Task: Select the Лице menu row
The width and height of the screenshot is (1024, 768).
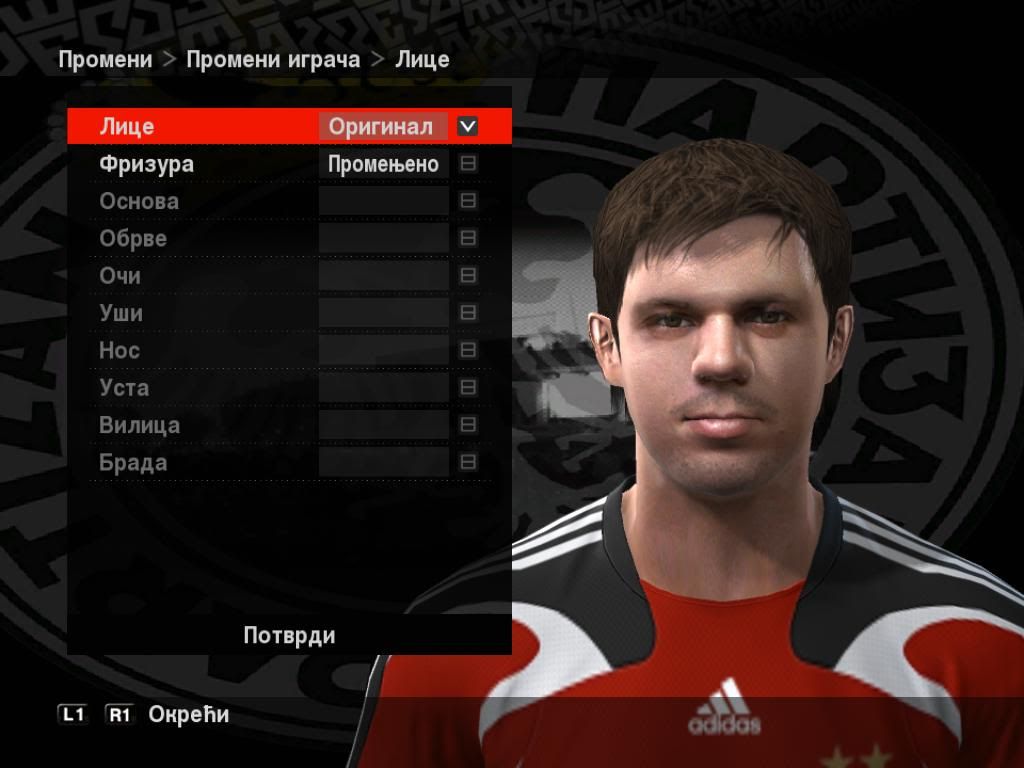Action: pyautogui.click(x=127, y=127)
